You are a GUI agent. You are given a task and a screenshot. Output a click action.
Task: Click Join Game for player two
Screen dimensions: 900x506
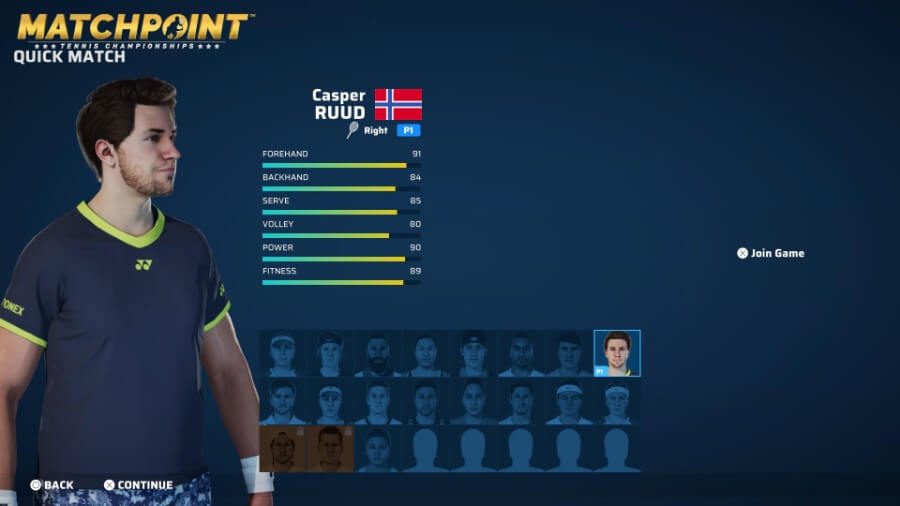(771, 254)
